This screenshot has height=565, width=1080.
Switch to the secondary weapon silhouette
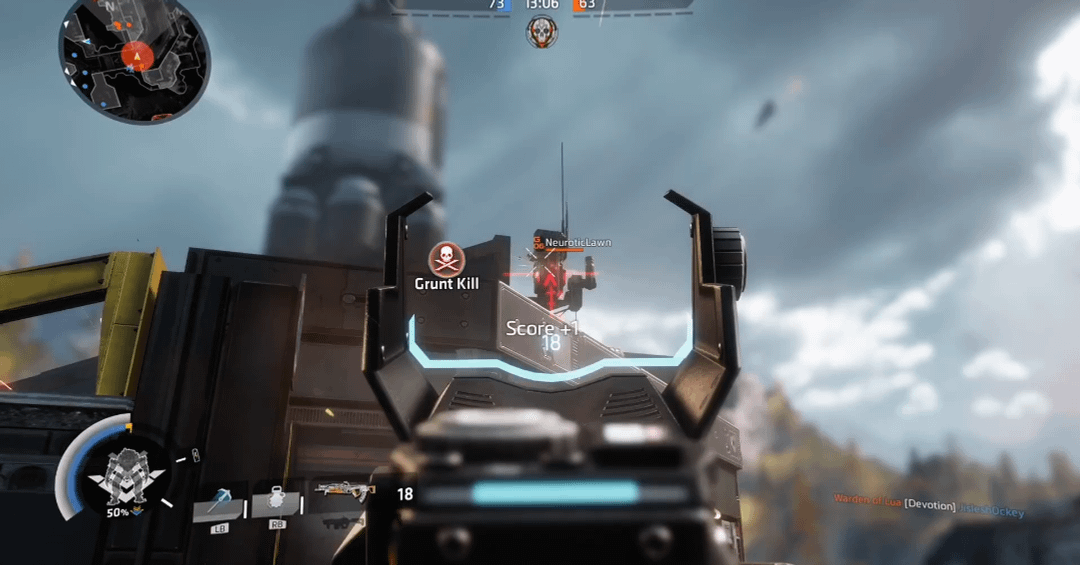tap(344, 521)
